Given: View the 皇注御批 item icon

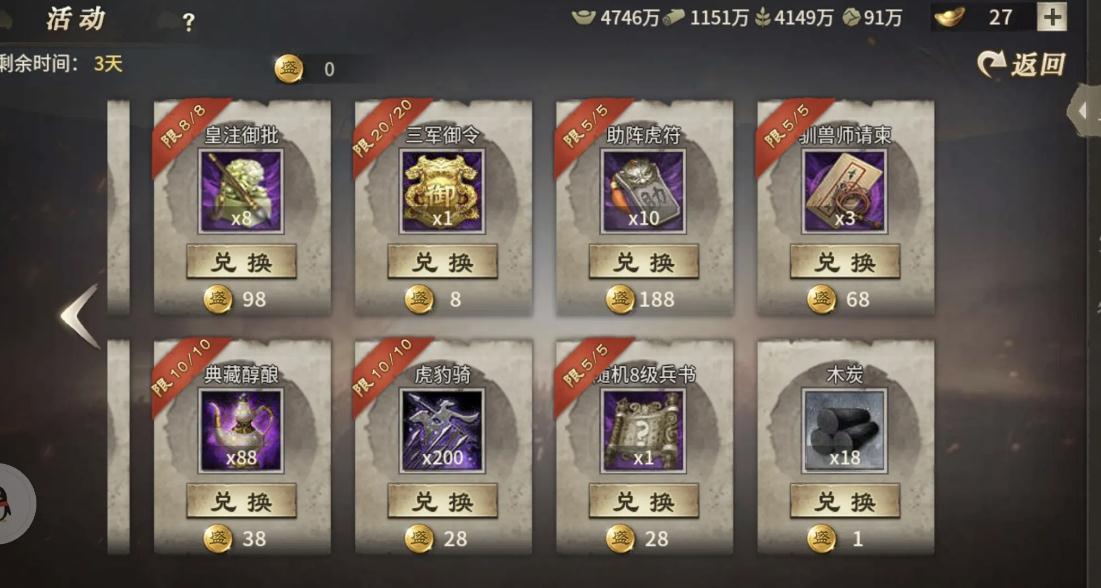Looking at the screenshot, I should pos(241,191).
